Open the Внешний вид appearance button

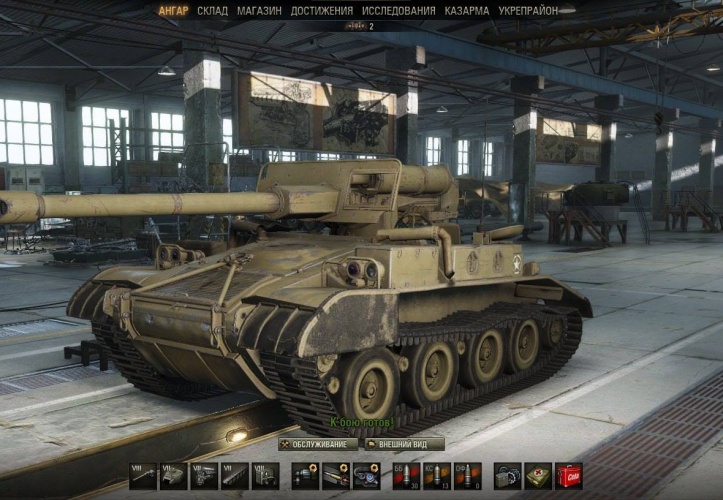[404, 444]
